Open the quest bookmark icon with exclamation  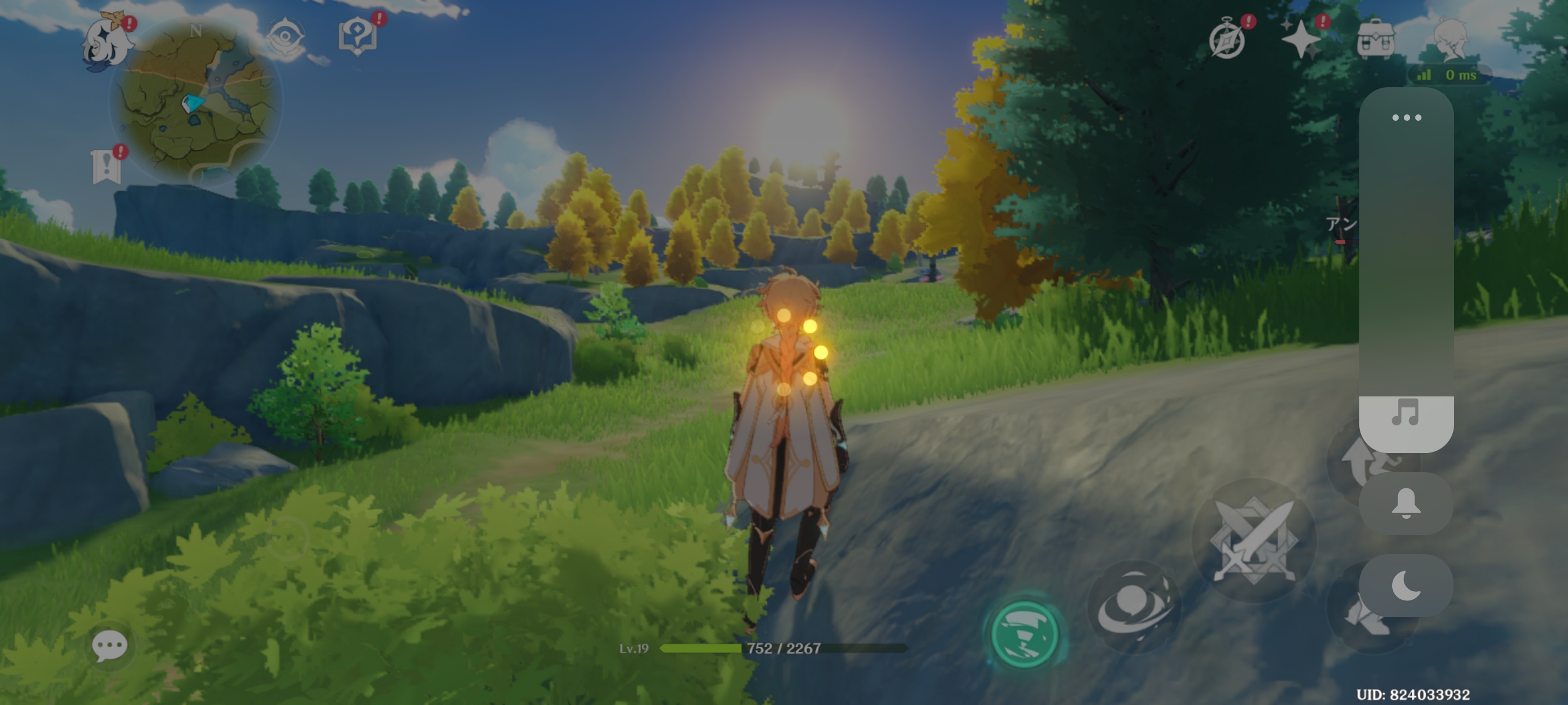coord(107,166)
